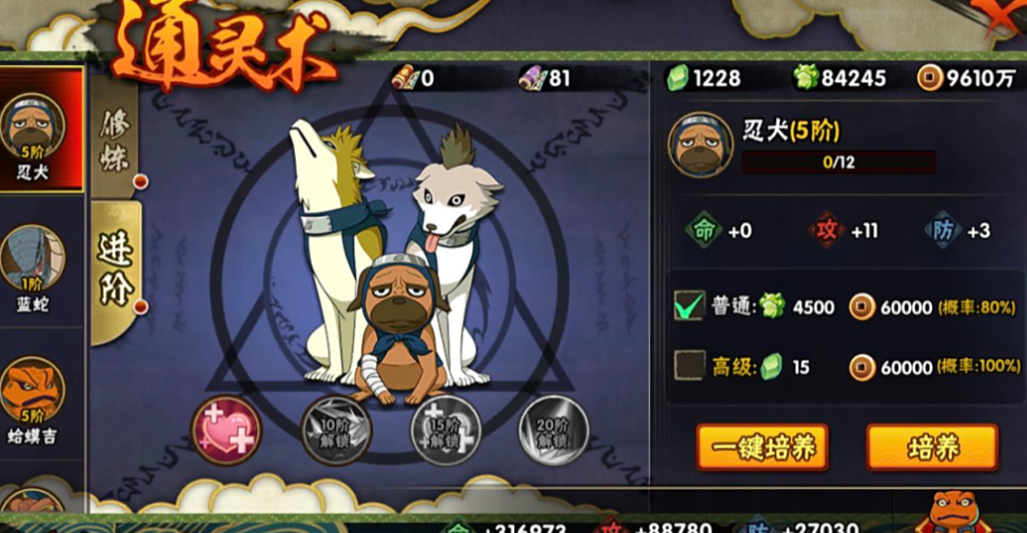Start training with the 培养 button
This screenshot has height=533, width=1027.
[x=932, y=448]
